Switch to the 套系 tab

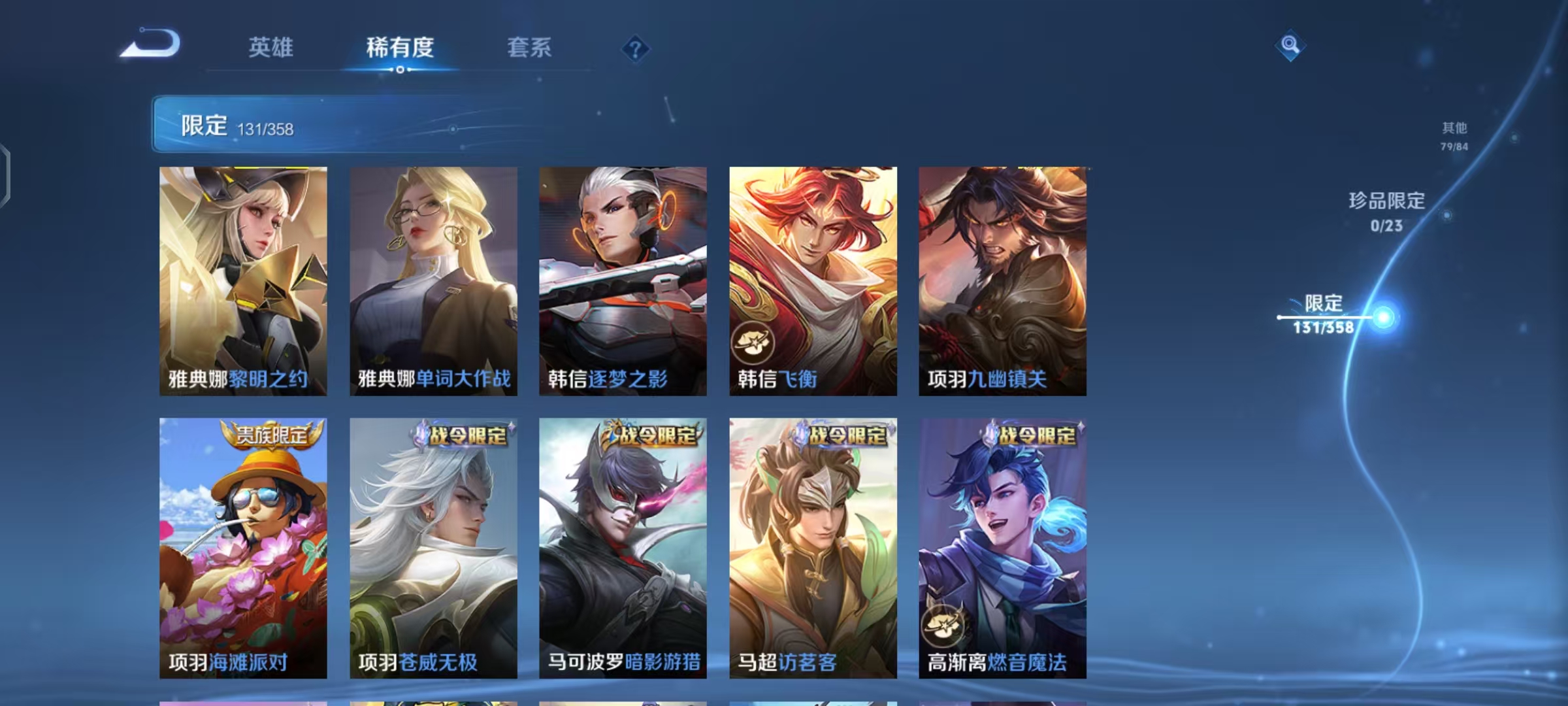[530, 48]
